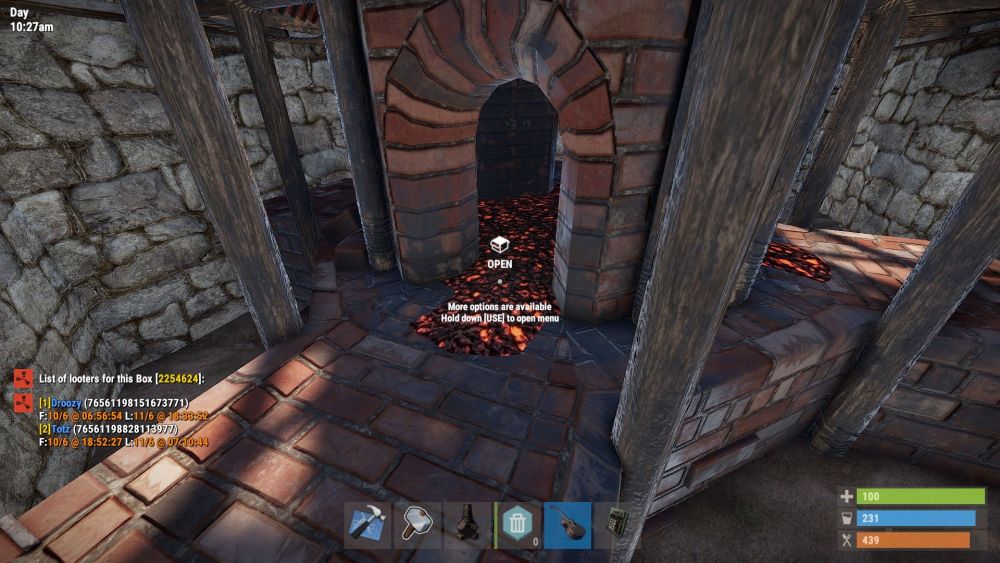Image resolution: width=1000 pixels, height=563 pixels.
Task: Pick the keypad device hotbar slot
Action: point(616,524)
